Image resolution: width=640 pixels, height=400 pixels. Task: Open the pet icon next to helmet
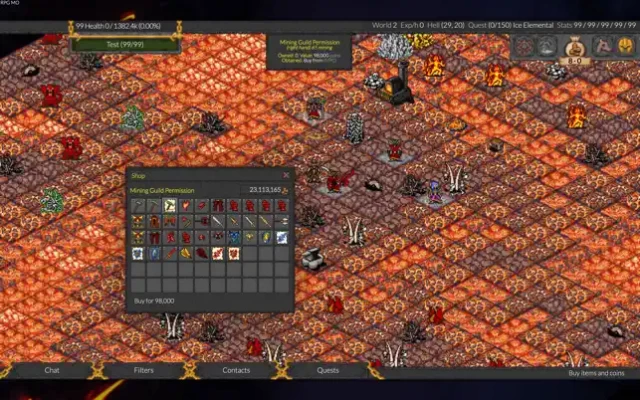(x=601, y=45)
